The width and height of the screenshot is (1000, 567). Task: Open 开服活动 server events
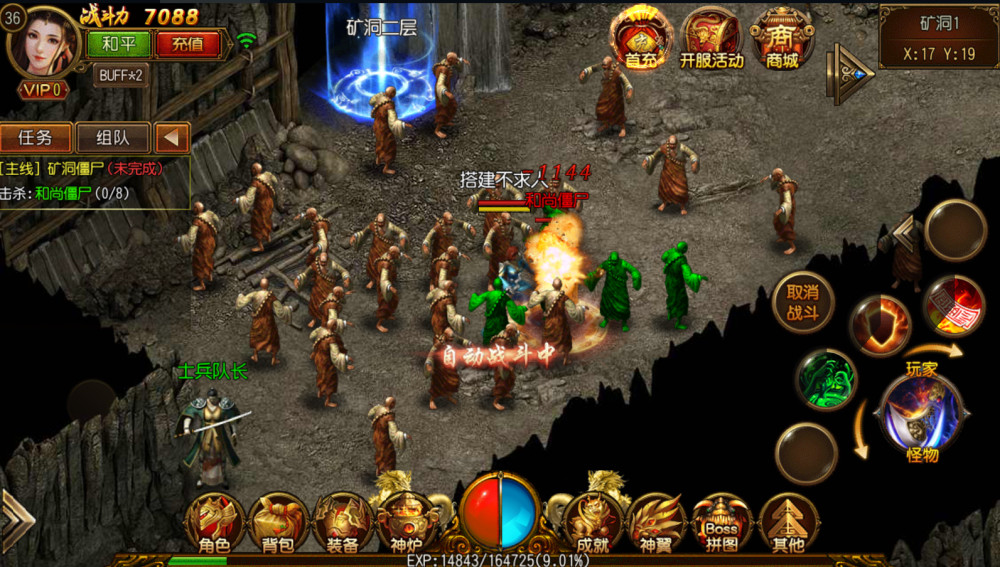pyautogui.click(x=712, y=38)
